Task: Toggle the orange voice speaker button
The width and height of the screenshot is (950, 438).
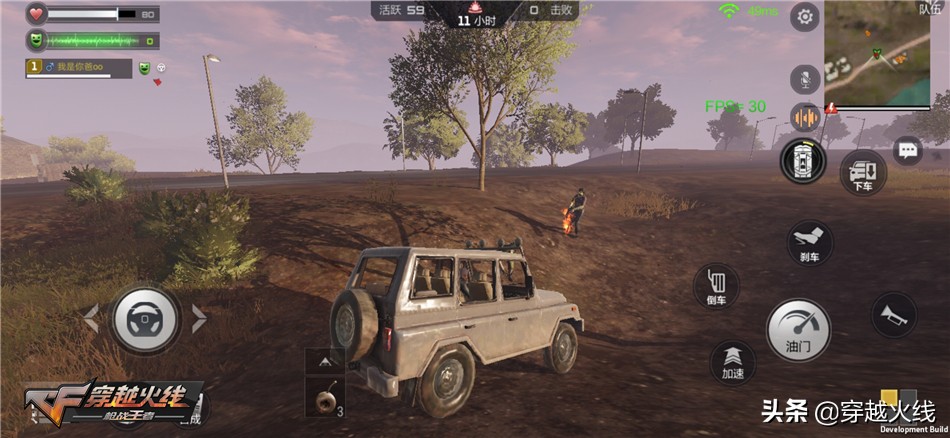Action: pyautogui.click(x=805, y=117)
